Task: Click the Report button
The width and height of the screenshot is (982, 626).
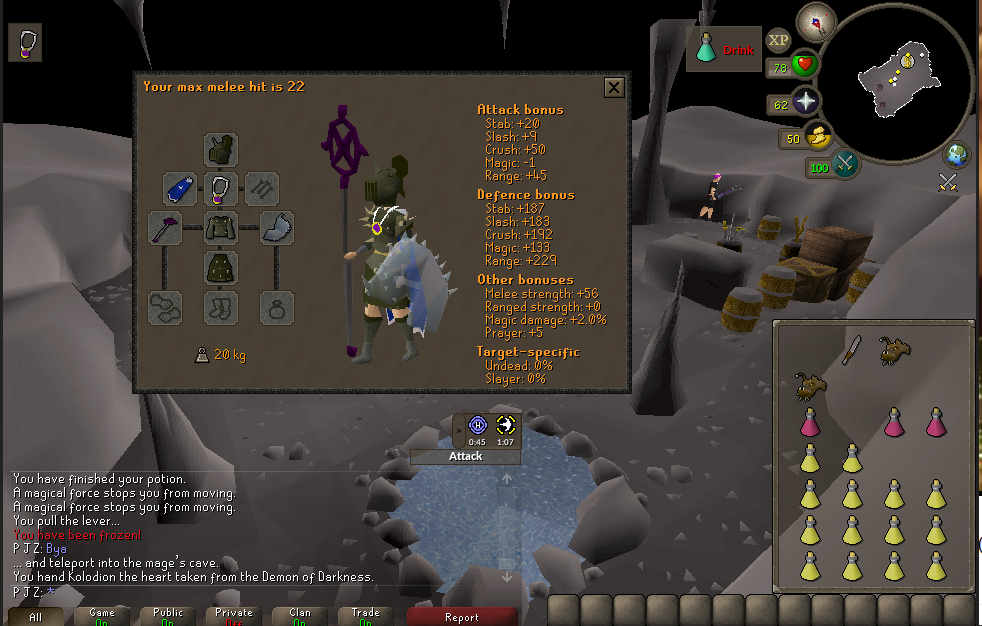Action: click(462, 617)
